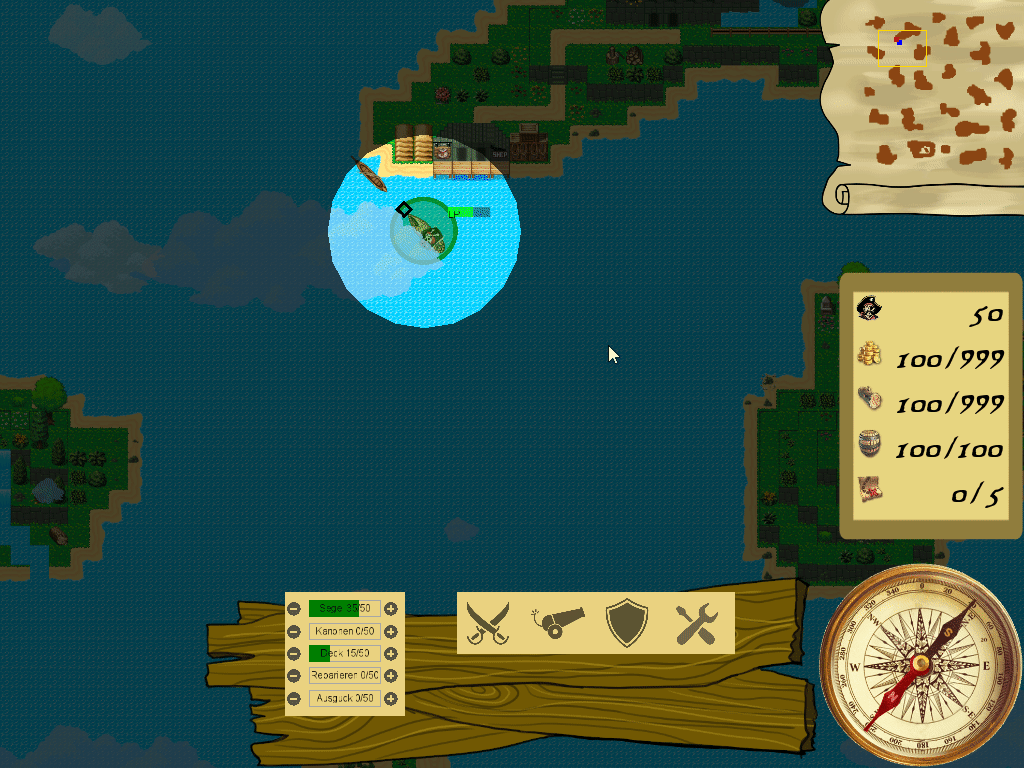The image size is (1024, 768).
Task: Decrease crew assigned to Segel
Action: 294,608
